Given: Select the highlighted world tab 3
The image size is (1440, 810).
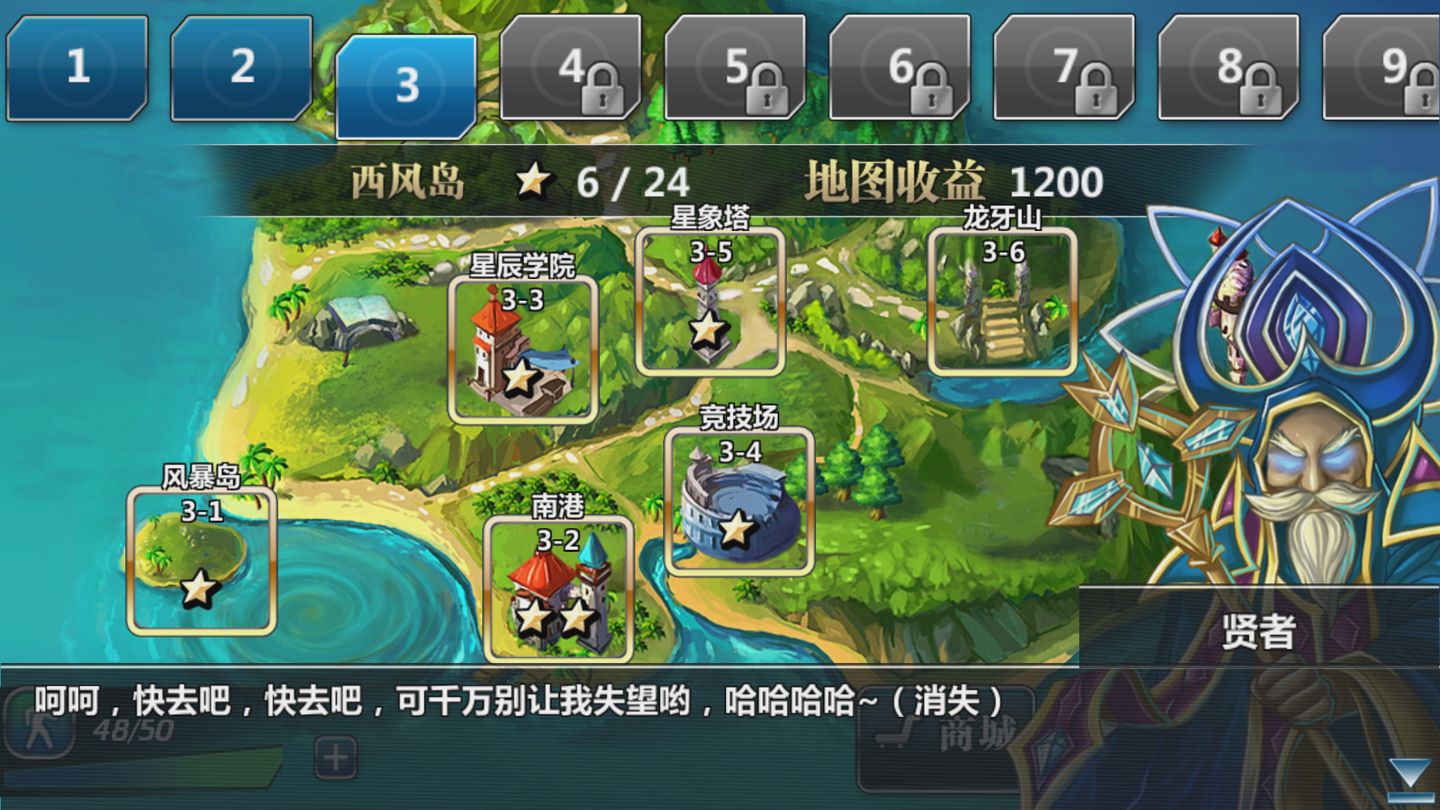Looking at the screenshot, I should click(x=406, y=86).
